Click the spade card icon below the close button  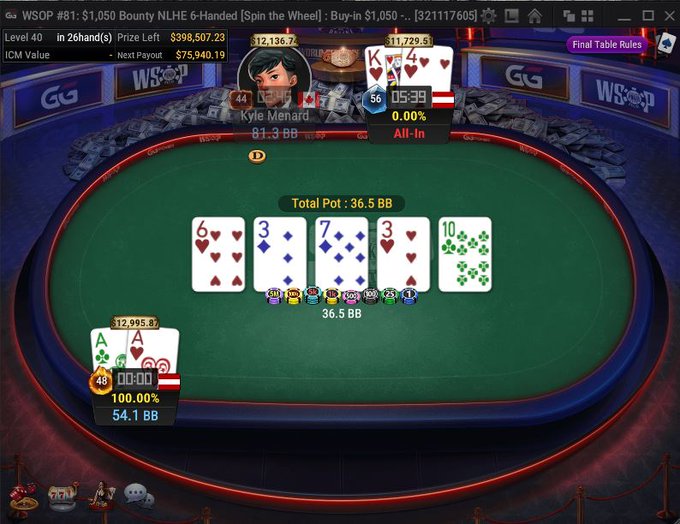[x=666, y=43]
